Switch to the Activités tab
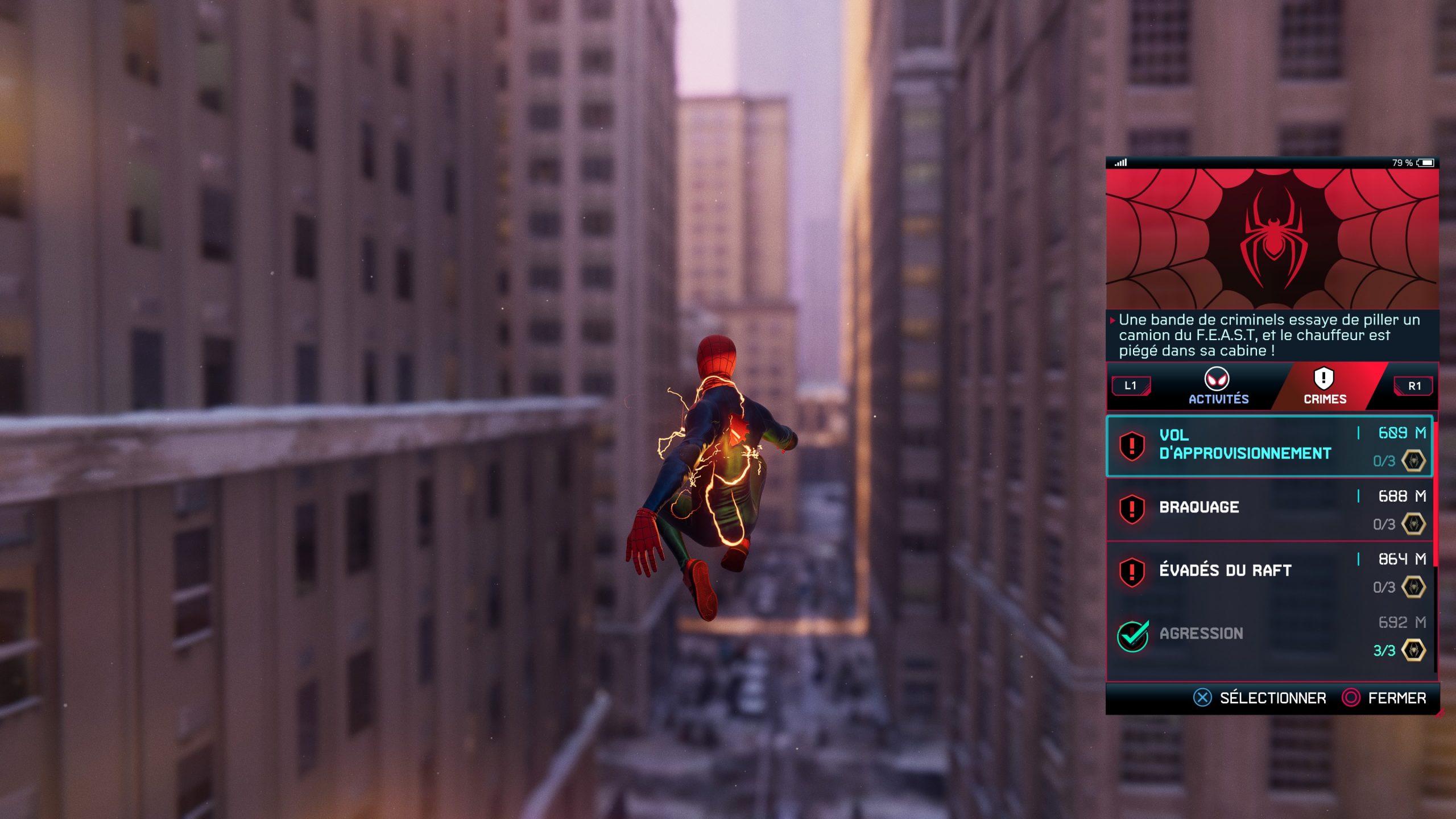This screenshot has height=819, width=1456. pos(1218,387)
